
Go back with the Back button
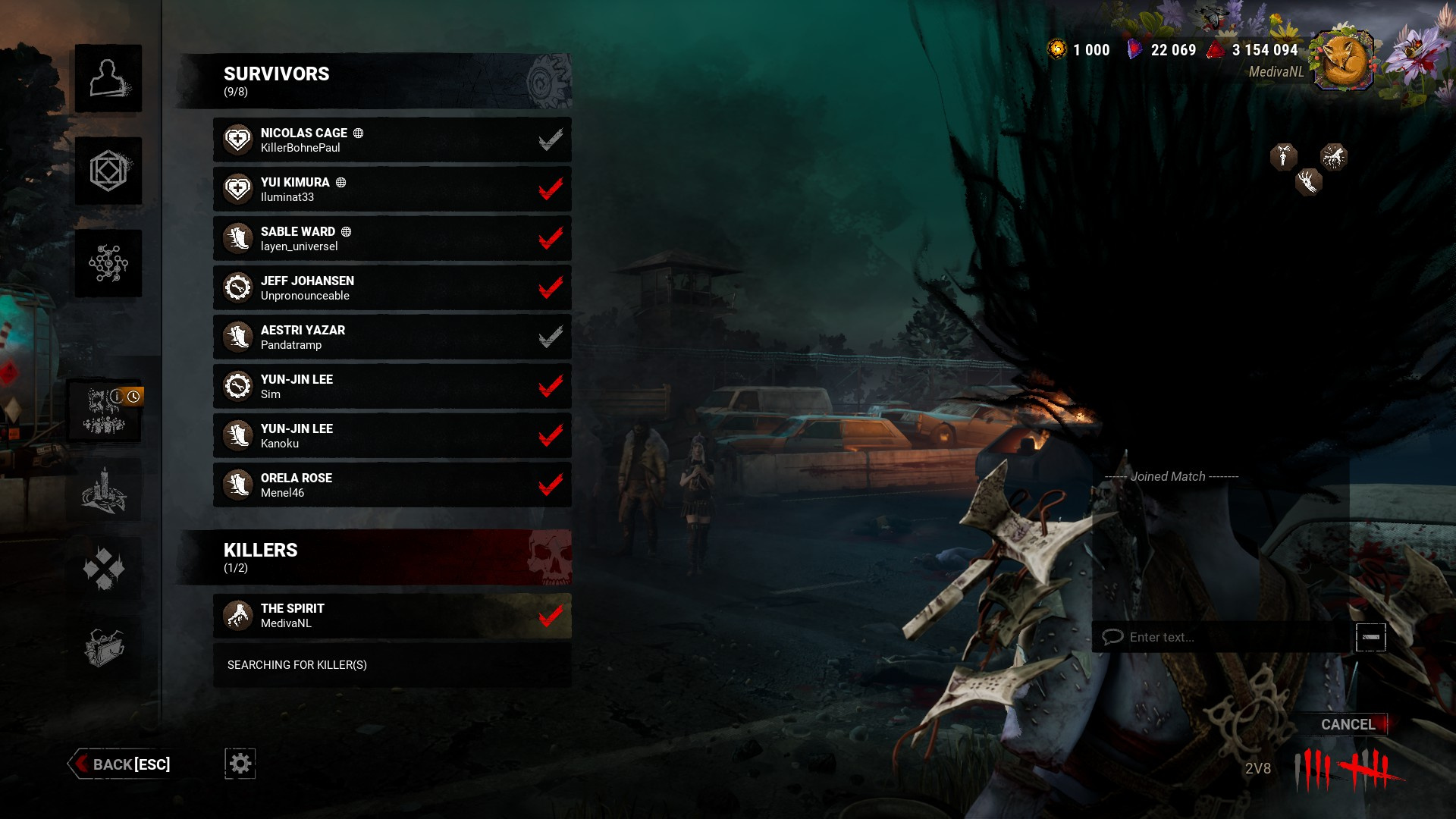point(121,764)
